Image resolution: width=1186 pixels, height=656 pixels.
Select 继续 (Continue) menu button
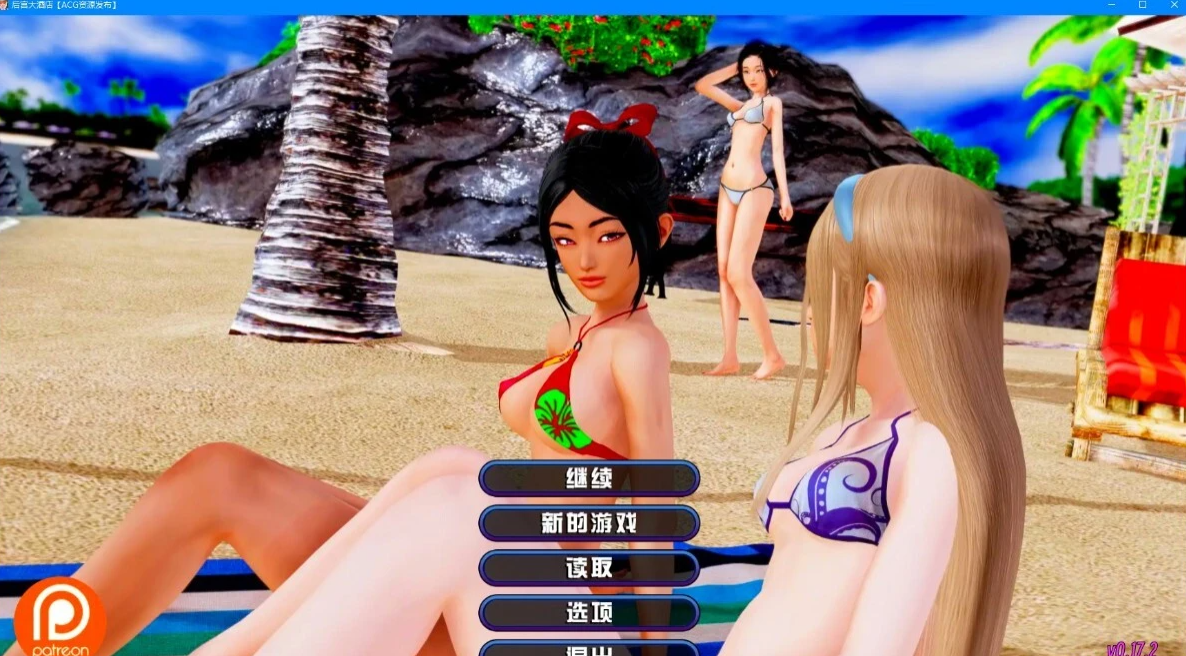click(589, 478)
